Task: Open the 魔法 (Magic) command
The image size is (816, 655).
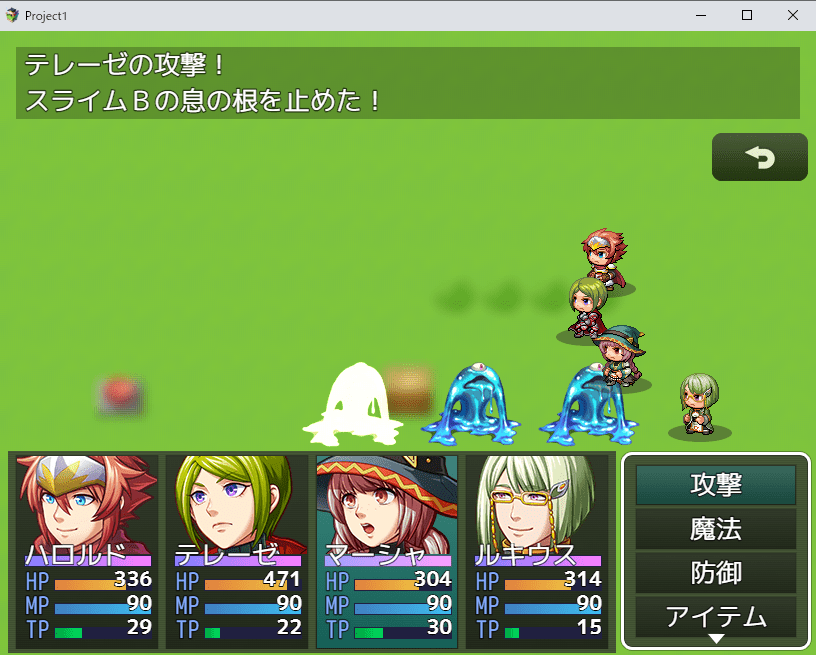Action: [716, 529]
